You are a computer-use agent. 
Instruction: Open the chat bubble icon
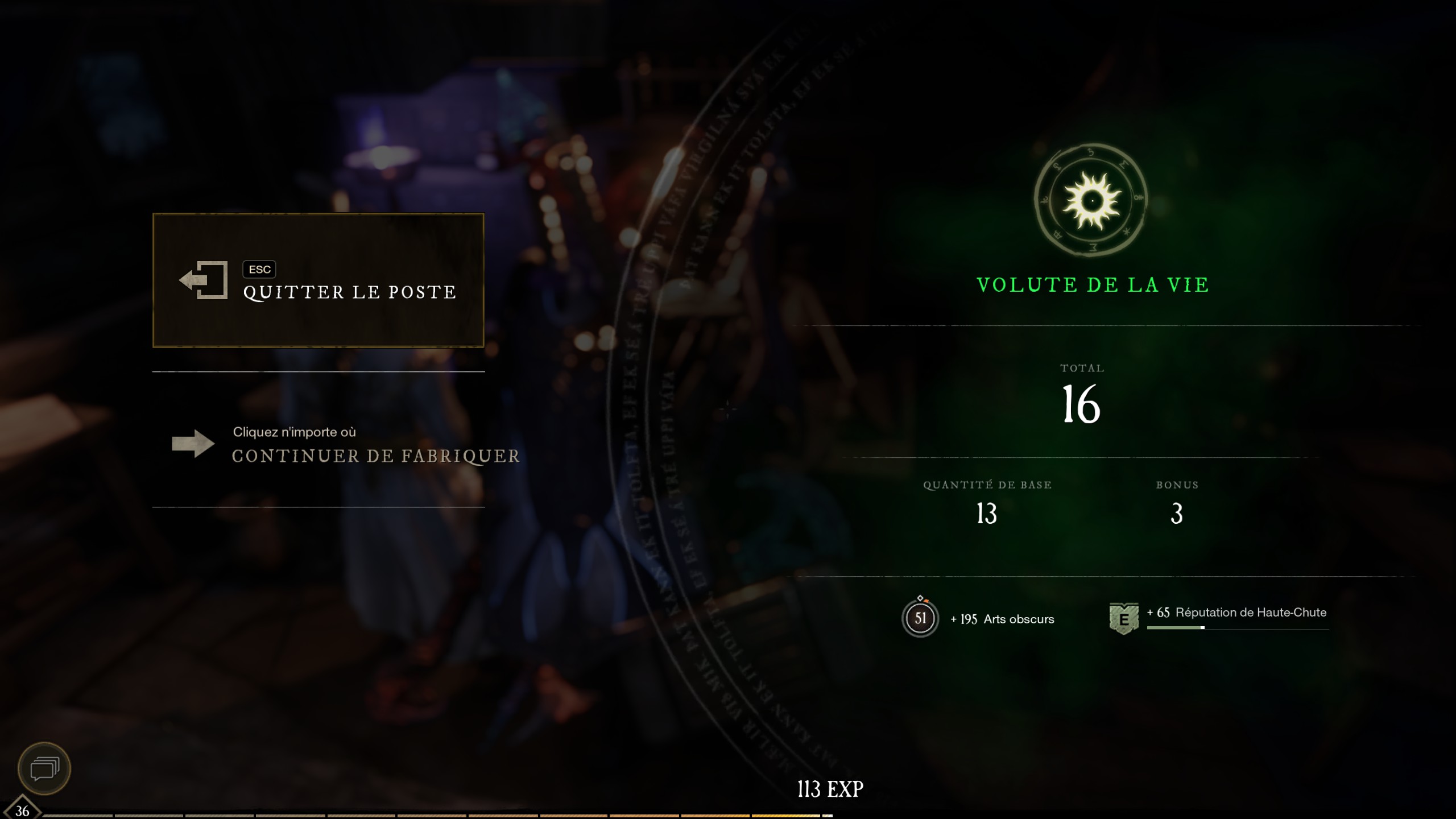[44, 769]
